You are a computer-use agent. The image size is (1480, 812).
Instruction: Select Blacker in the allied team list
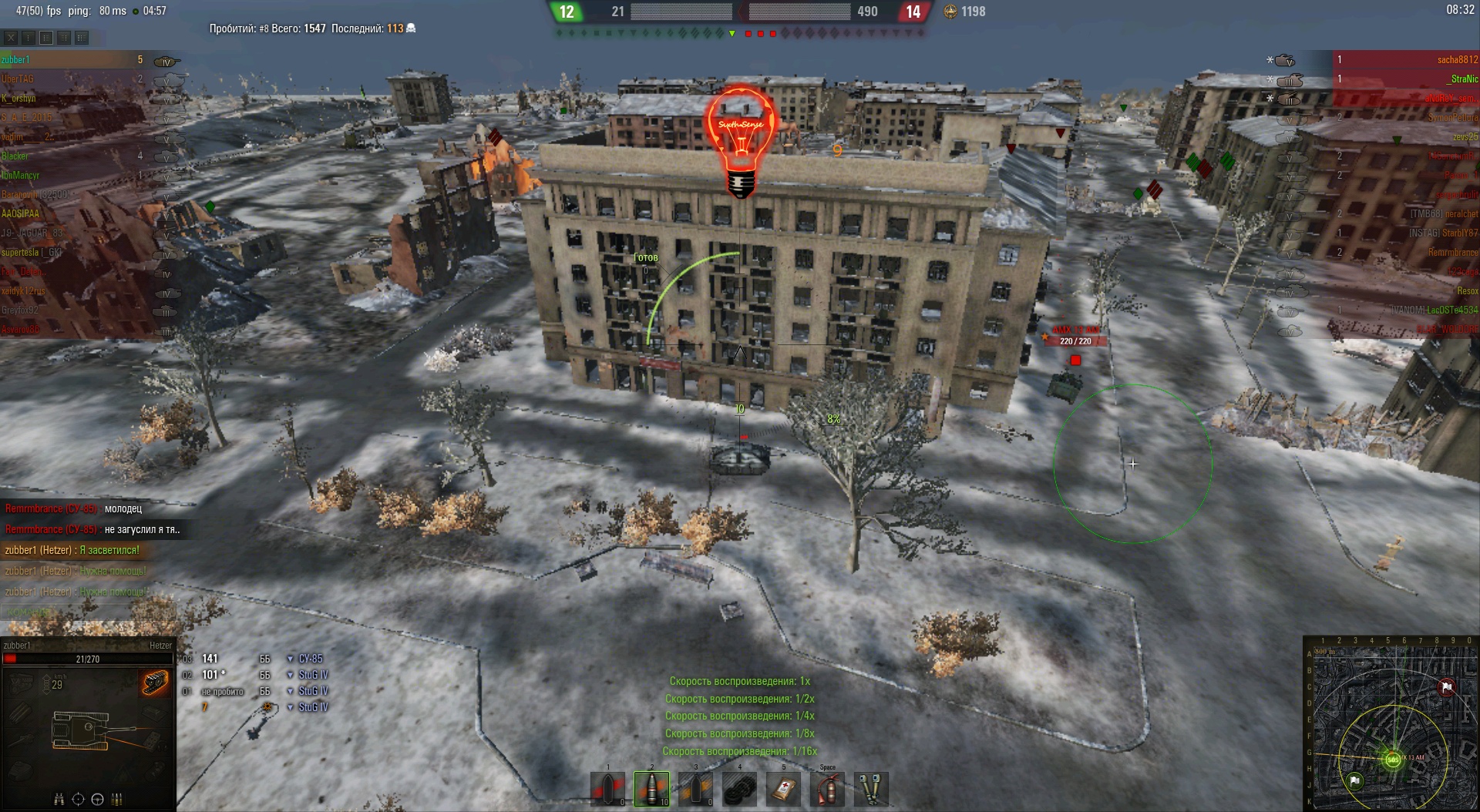(x=15, y=156)
